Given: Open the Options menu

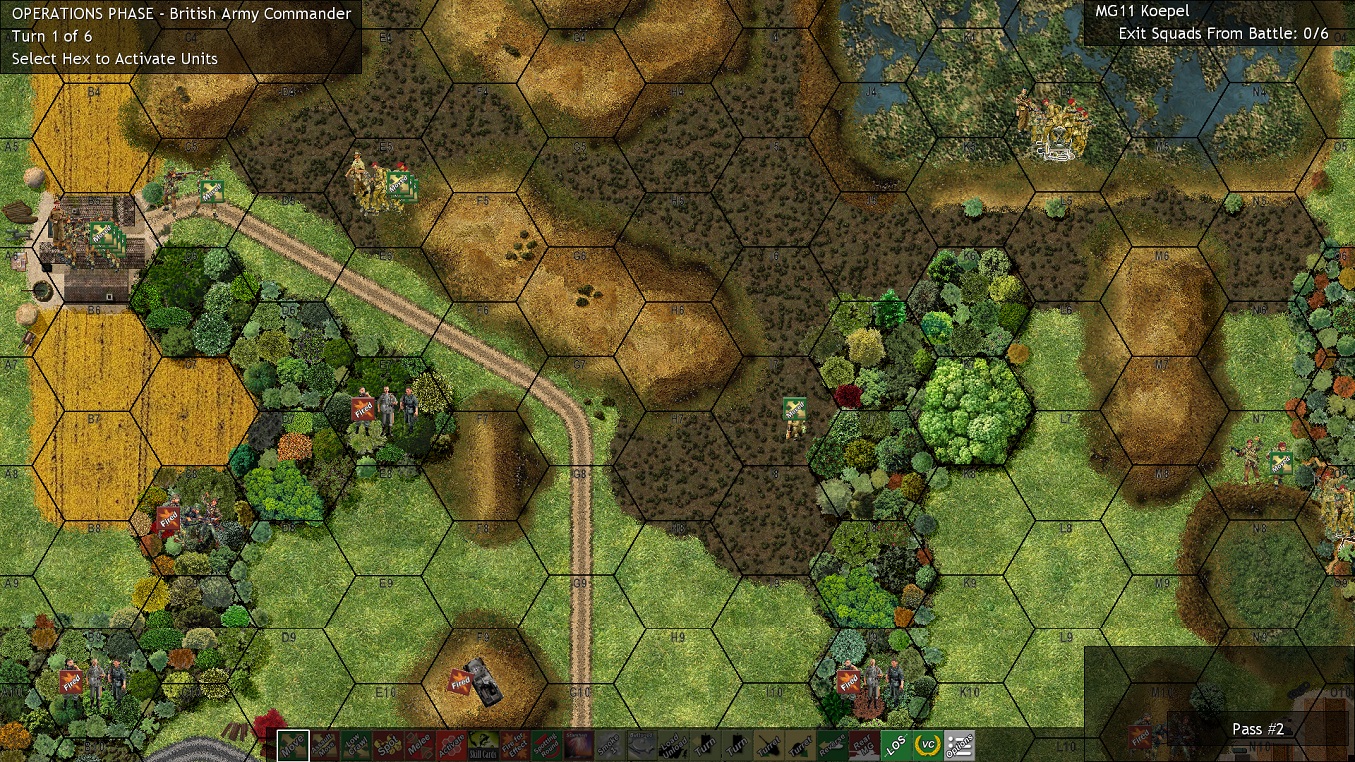Looking at the screenshot, I should click(961, 744).
